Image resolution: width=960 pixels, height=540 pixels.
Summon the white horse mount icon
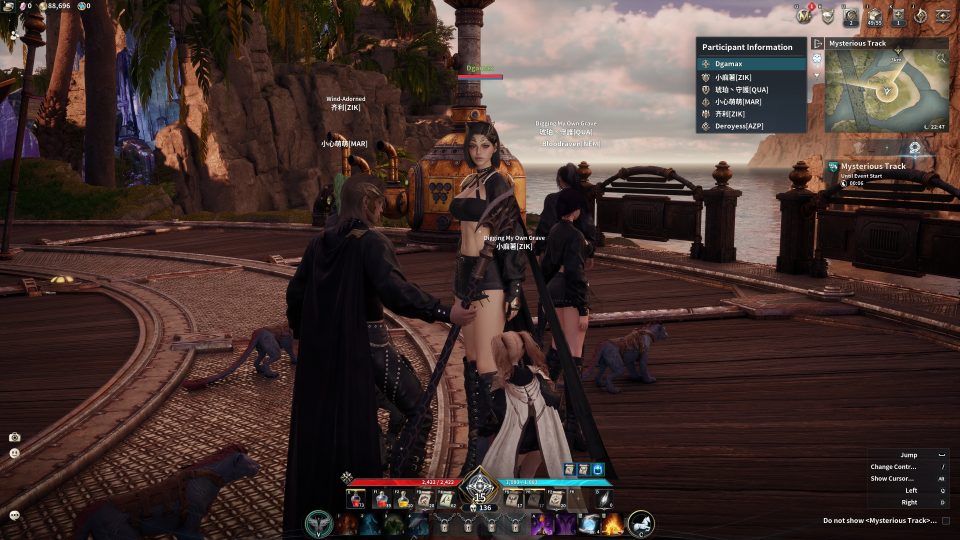(x=641, y=523)
